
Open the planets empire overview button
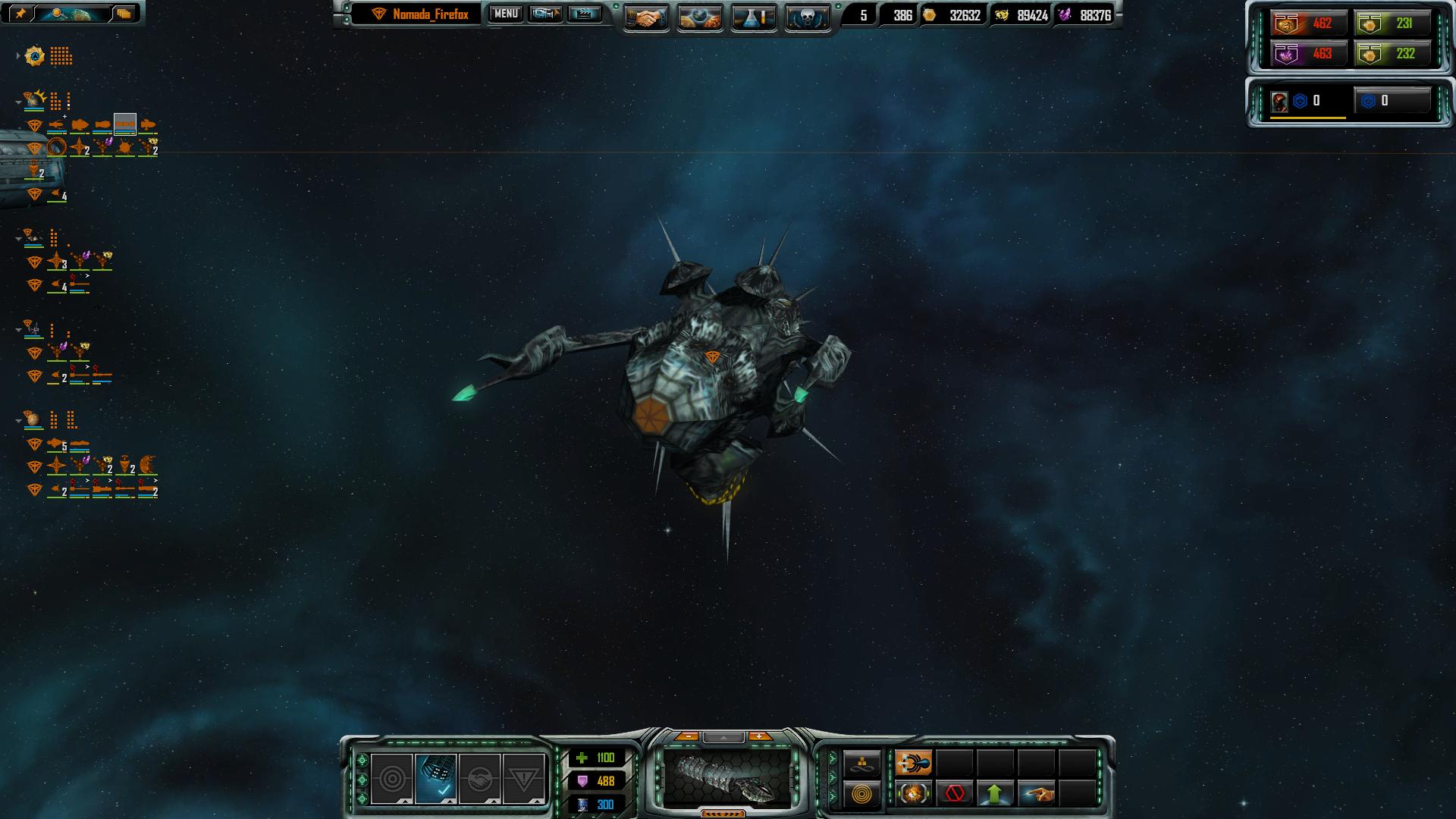point(700,17)
